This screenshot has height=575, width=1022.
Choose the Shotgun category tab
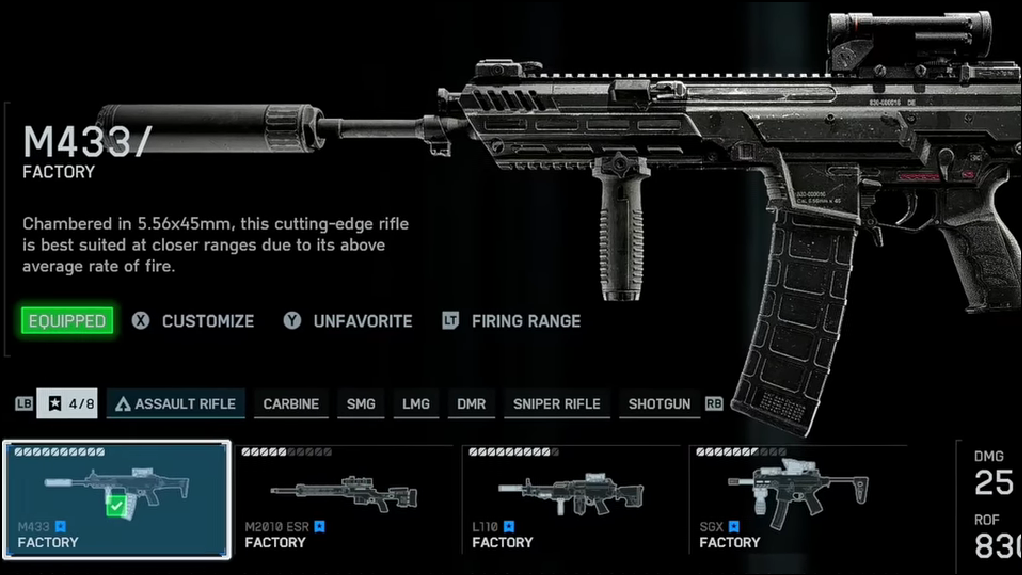659,404
